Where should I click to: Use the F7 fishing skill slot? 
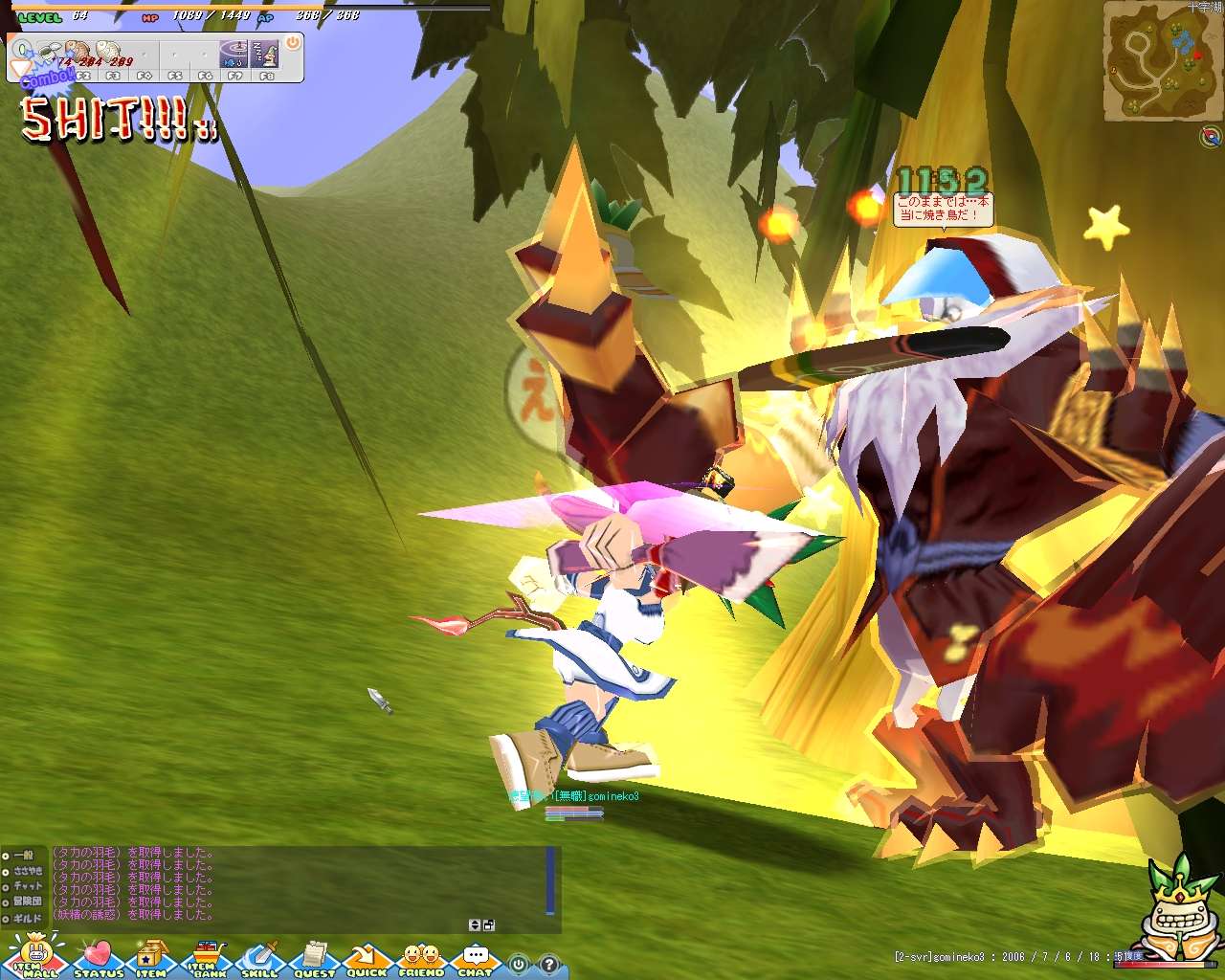(234, 55)
